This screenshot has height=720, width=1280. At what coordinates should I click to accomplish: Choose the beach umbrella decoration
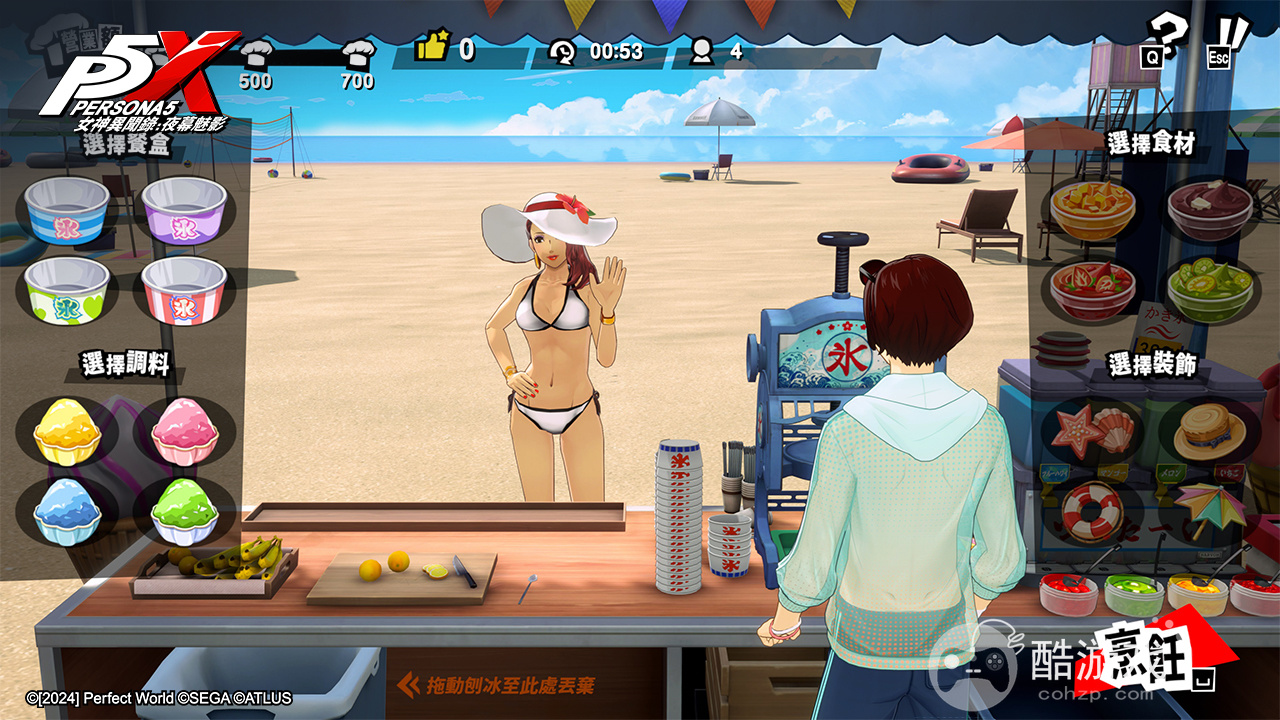click(1210, 508)
